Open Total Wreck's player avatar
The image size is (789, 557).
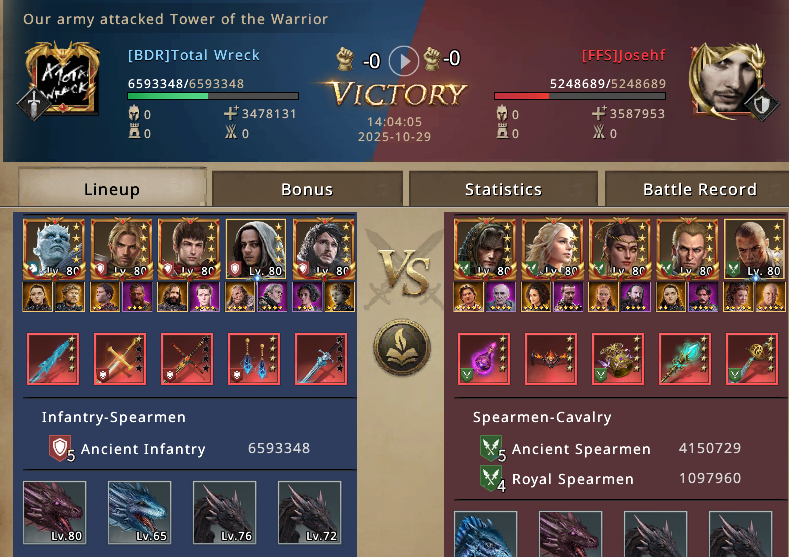(59, 82)
